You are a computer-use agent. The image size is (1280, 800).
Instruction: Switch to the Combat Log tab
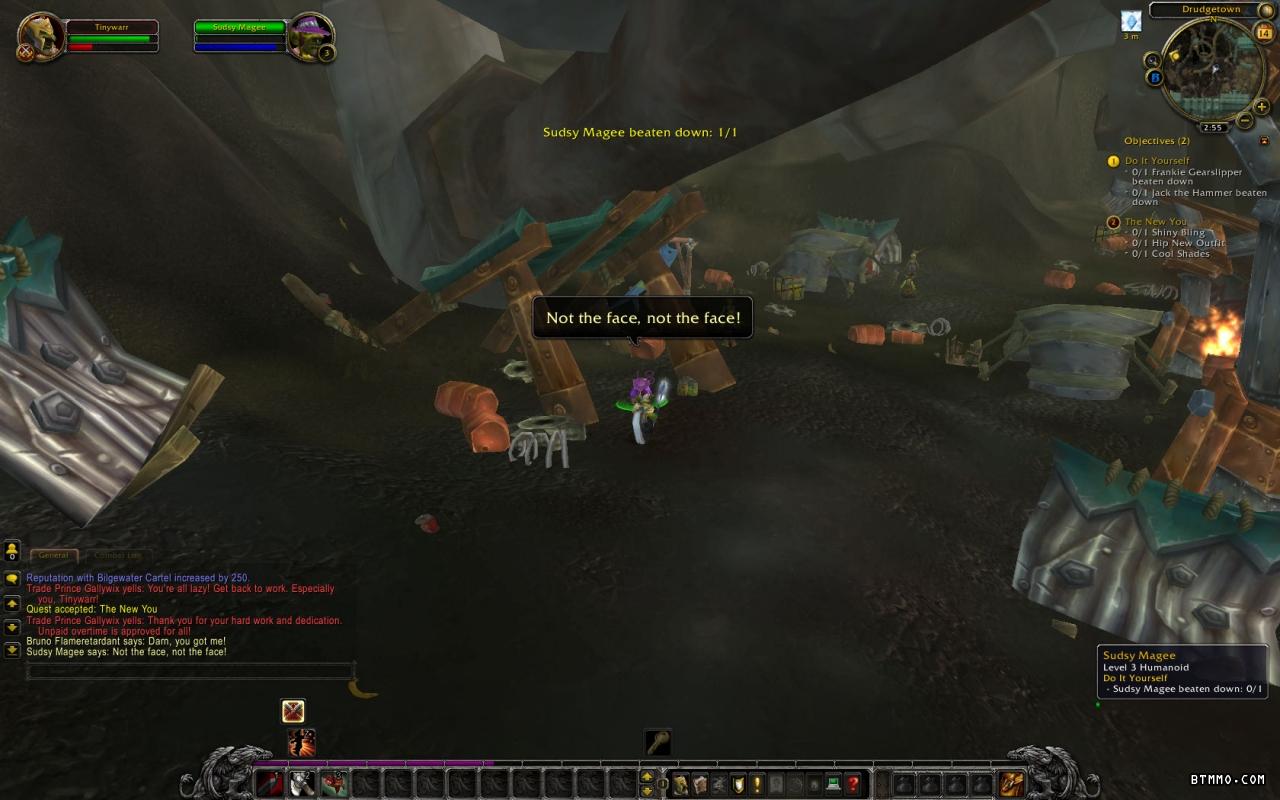(x=117, y=555)
